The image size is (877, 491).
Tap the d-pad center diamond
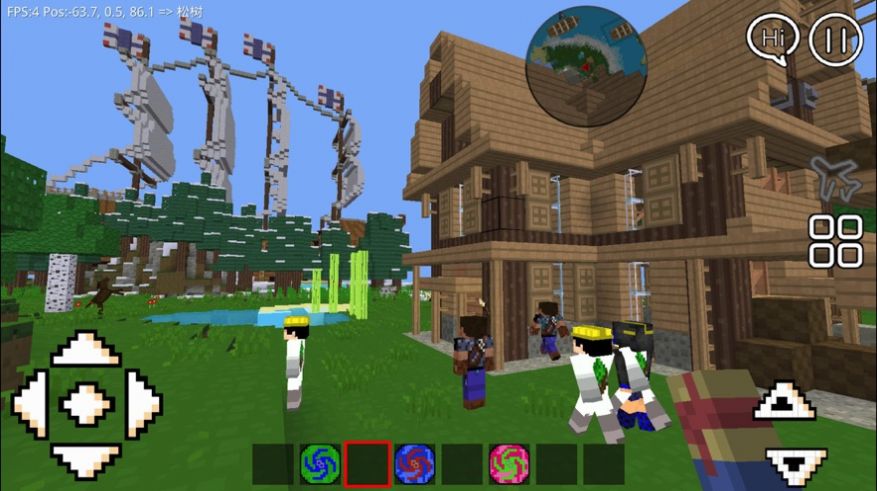point(86,405)
